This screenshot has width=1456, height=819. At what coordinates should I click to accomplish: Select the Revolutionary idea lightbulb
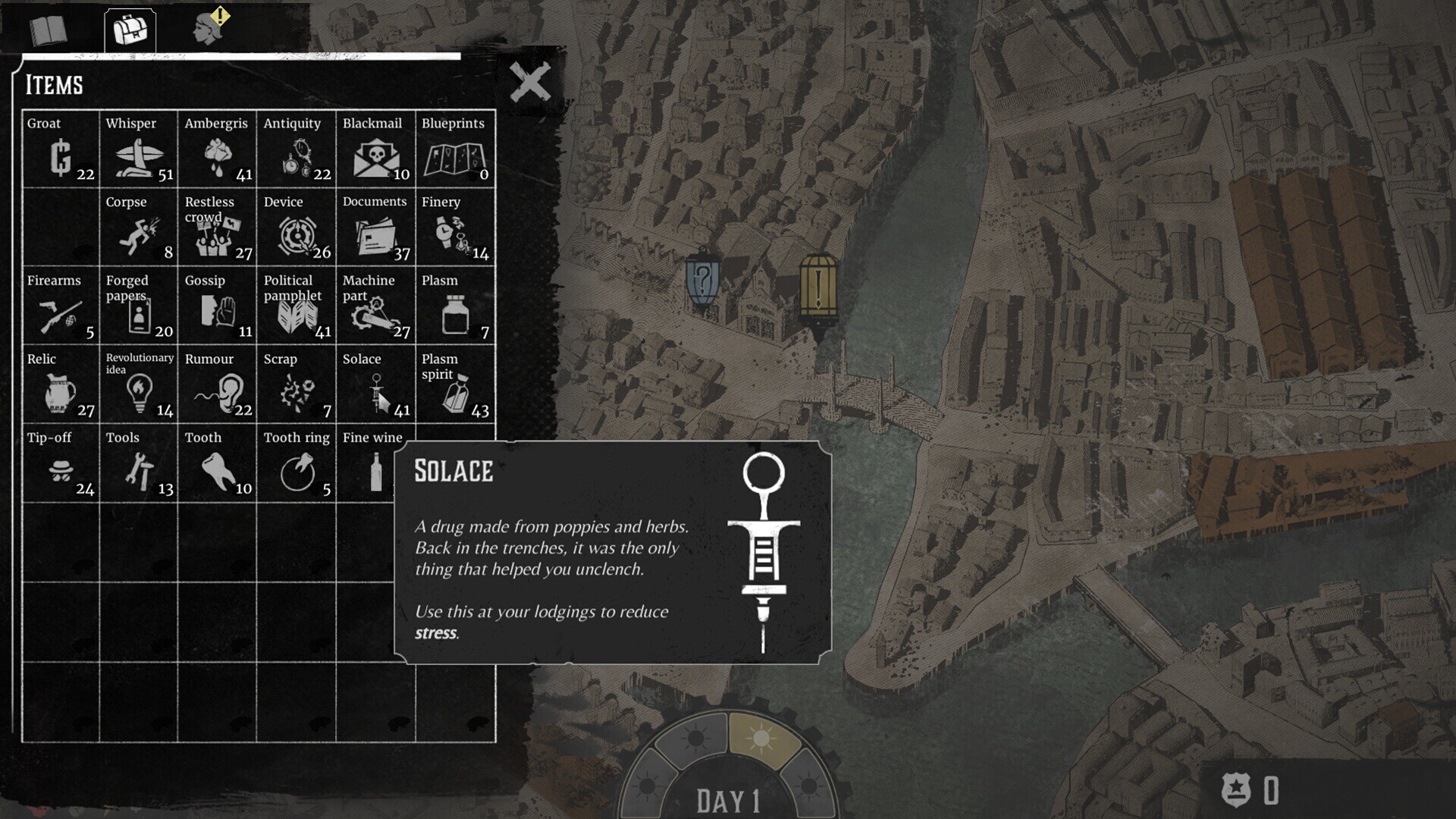[139, 385]
